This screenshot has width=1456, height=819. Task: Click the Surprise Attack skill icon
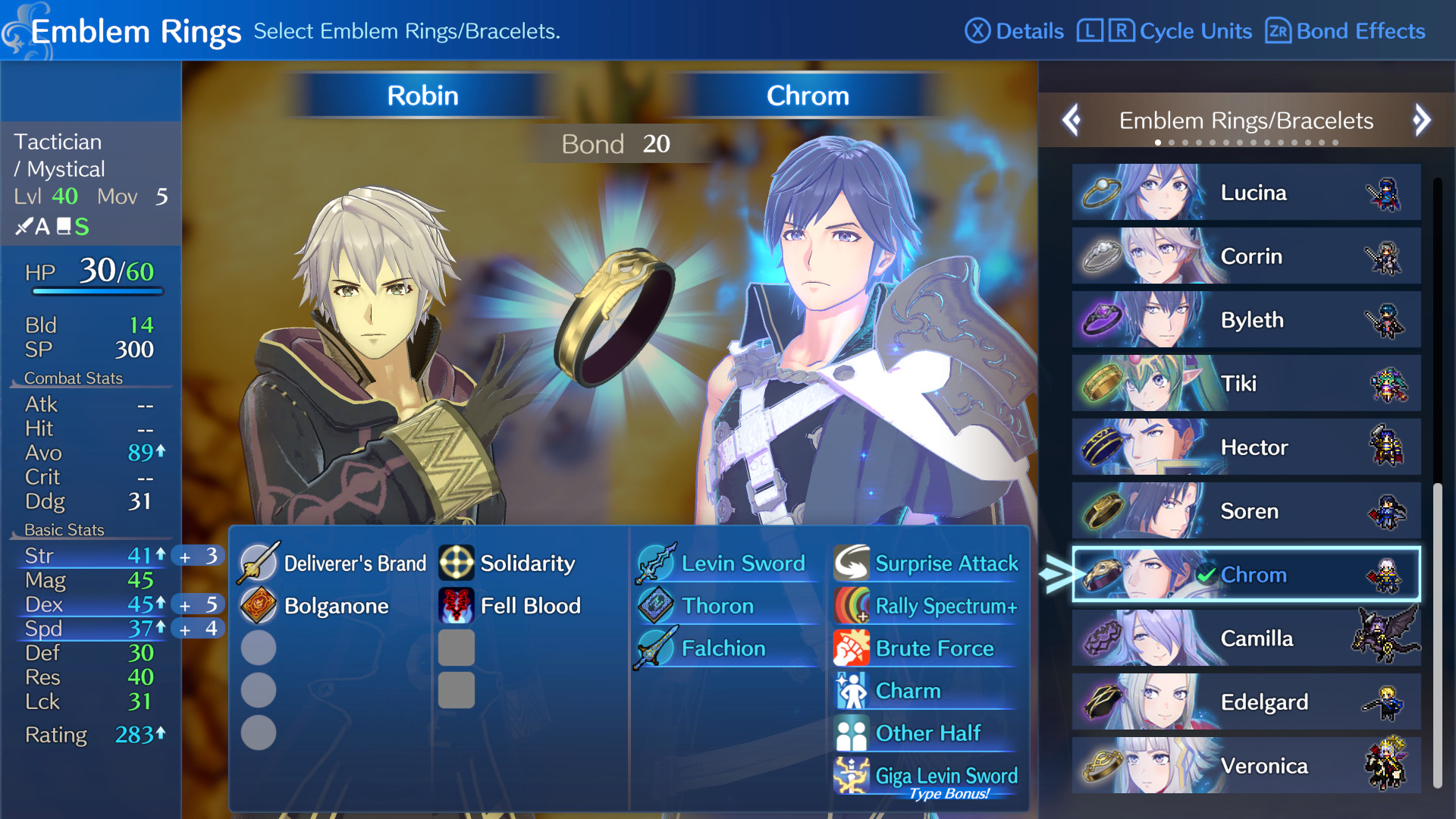point(852,563)
